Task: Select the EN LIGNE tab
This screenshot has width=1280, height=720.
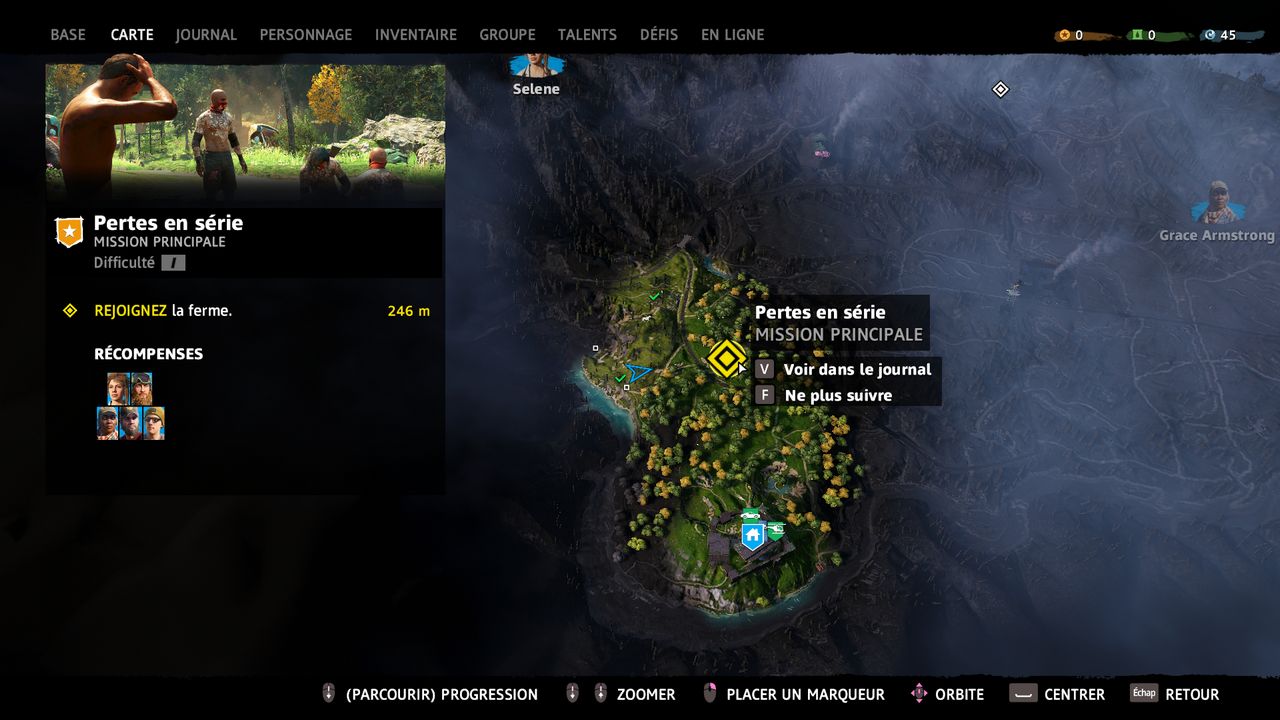Action: point(732,34)
